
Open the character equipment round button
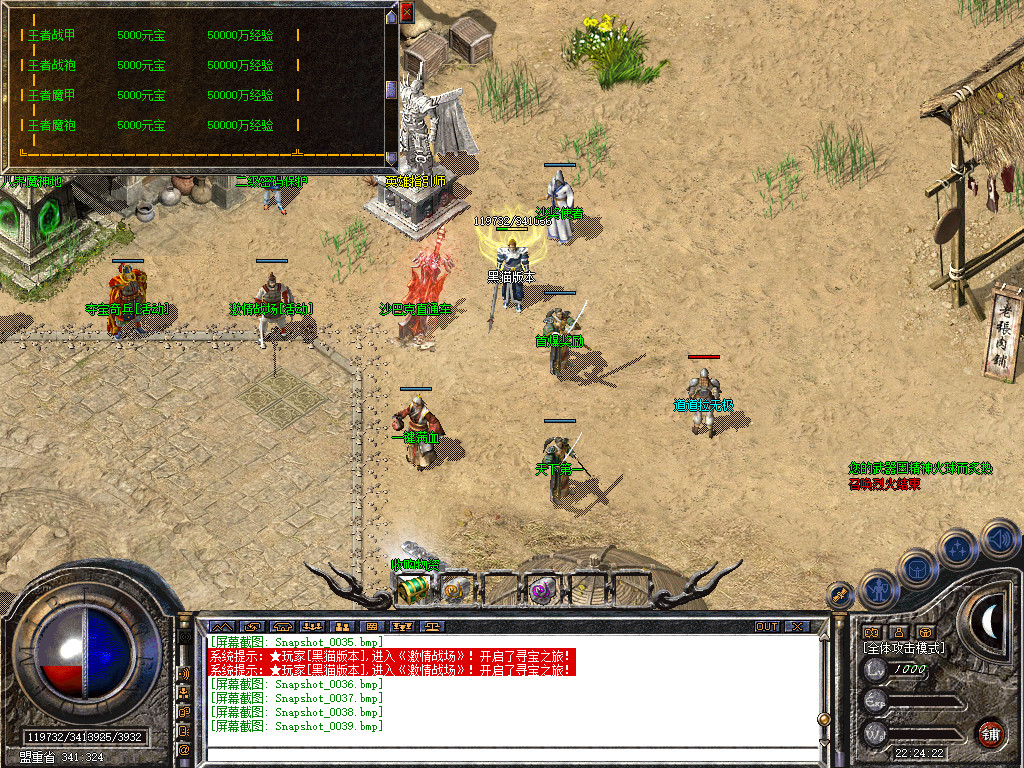878,588
